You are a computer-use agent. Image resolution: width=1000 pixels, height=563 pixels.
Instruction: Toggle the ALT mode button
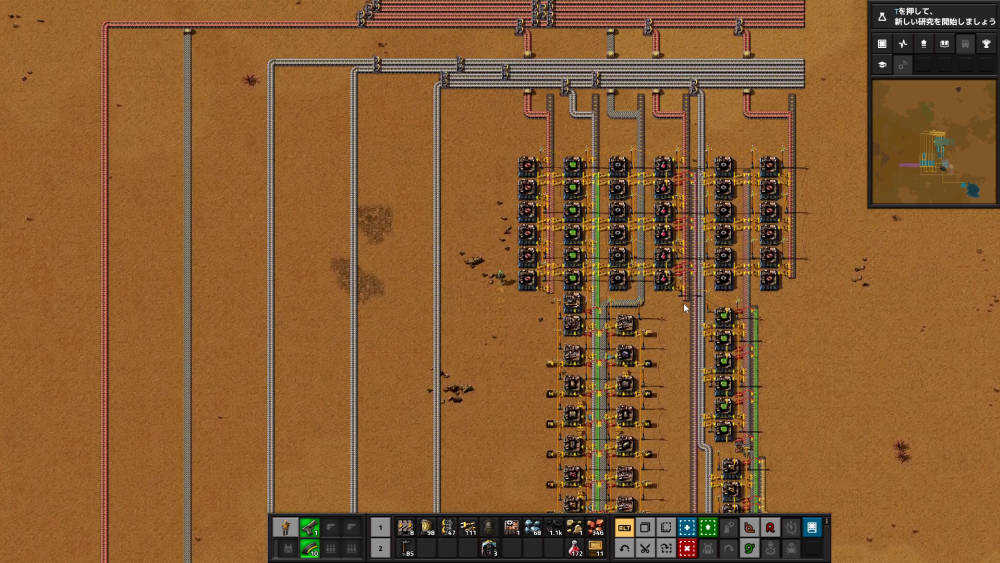624,527
